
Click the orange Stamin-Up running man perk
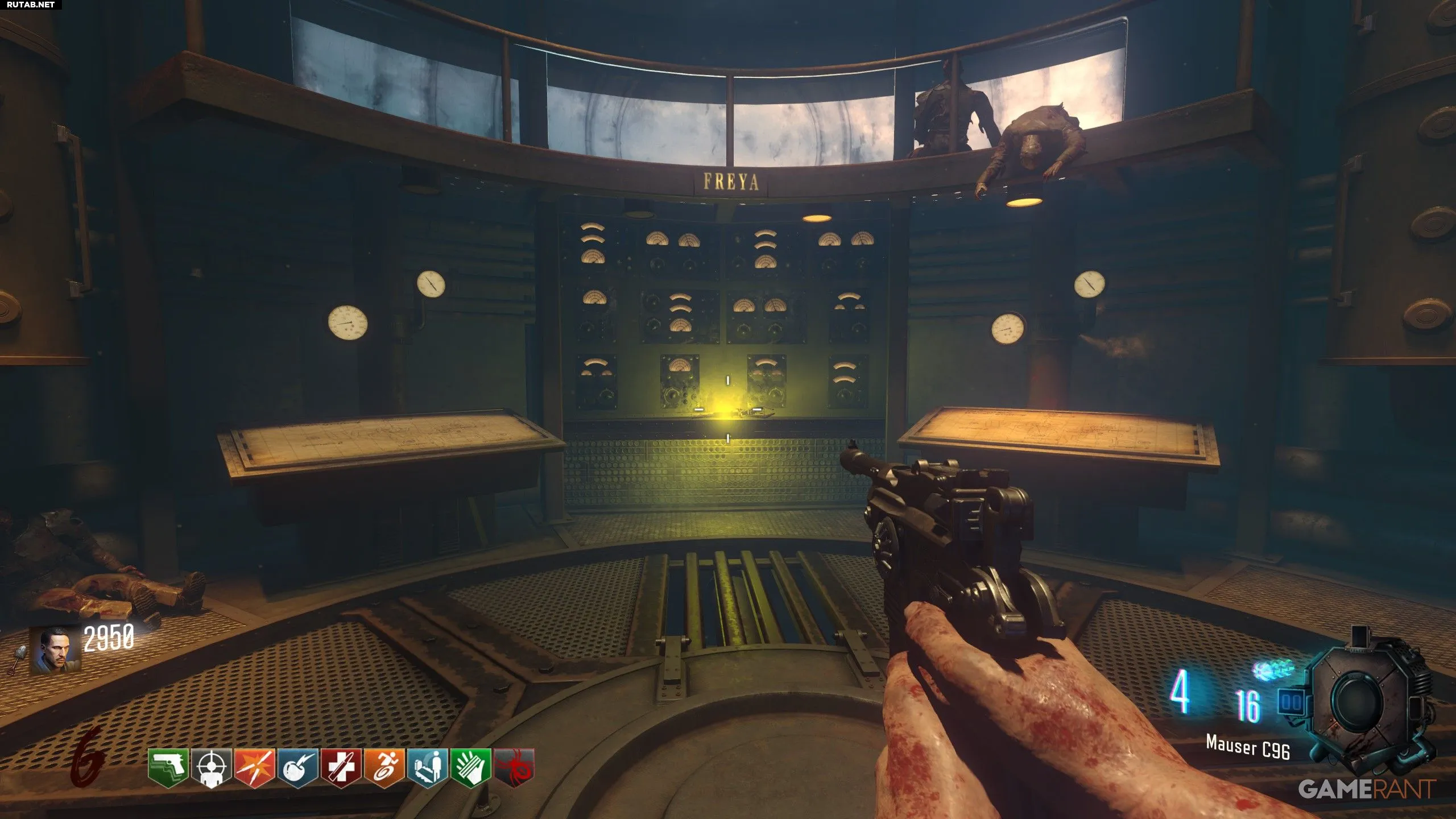[384, 768]
